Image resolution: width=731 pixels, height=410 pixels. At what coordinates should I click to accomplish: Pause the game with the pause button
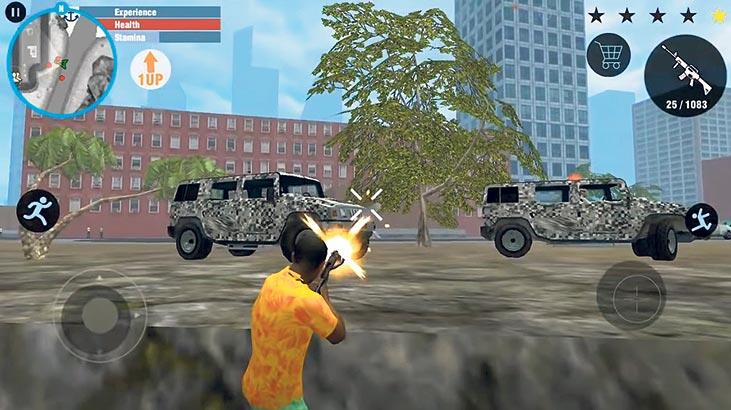[x=15, y=15]
